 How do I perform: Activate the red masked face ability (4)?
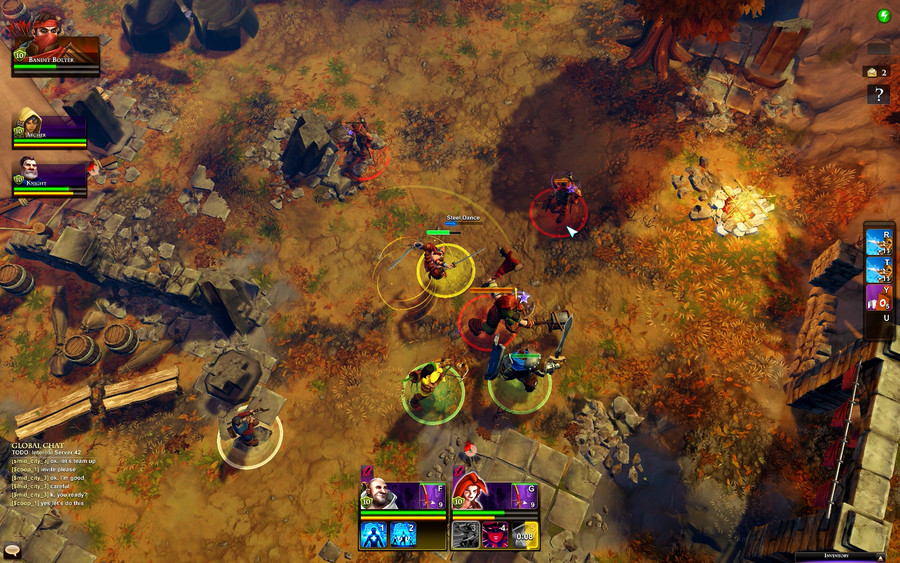click(496, 535)
